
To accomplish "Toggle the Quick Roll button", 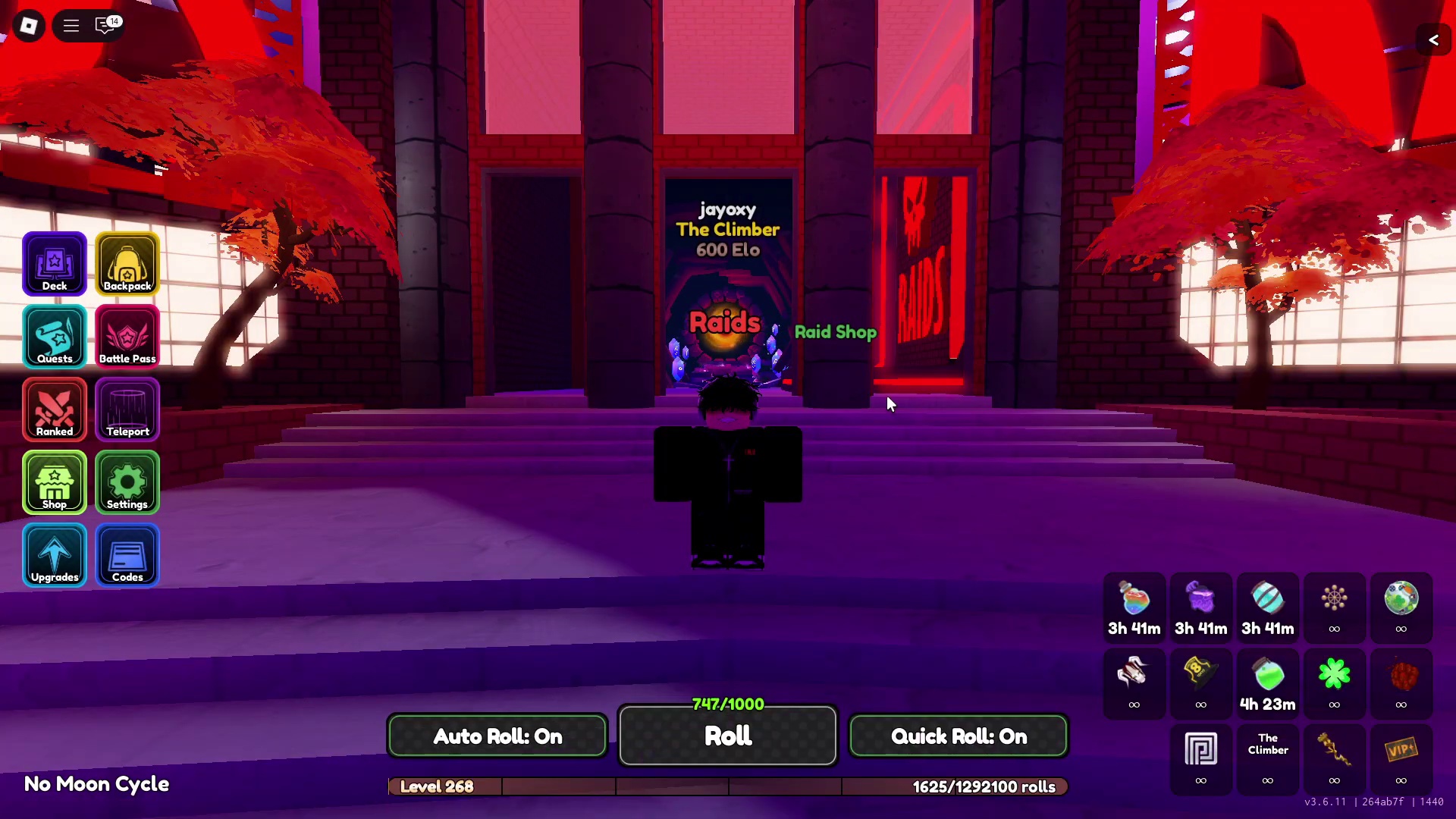I will 959,736.
